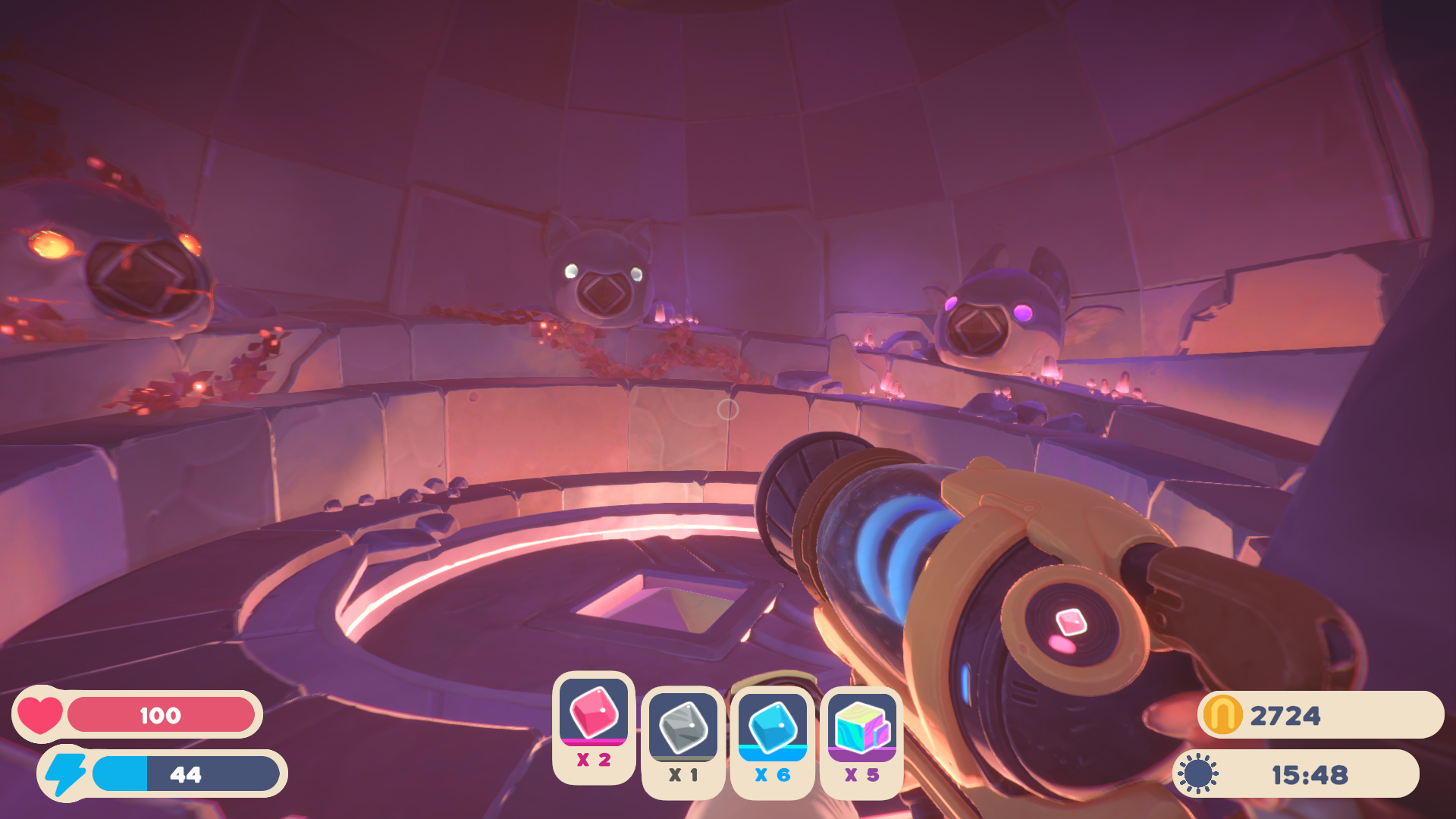Click the health bar reading 100
The height and width of the screenshot is (819, 1456).
(161, 714)
